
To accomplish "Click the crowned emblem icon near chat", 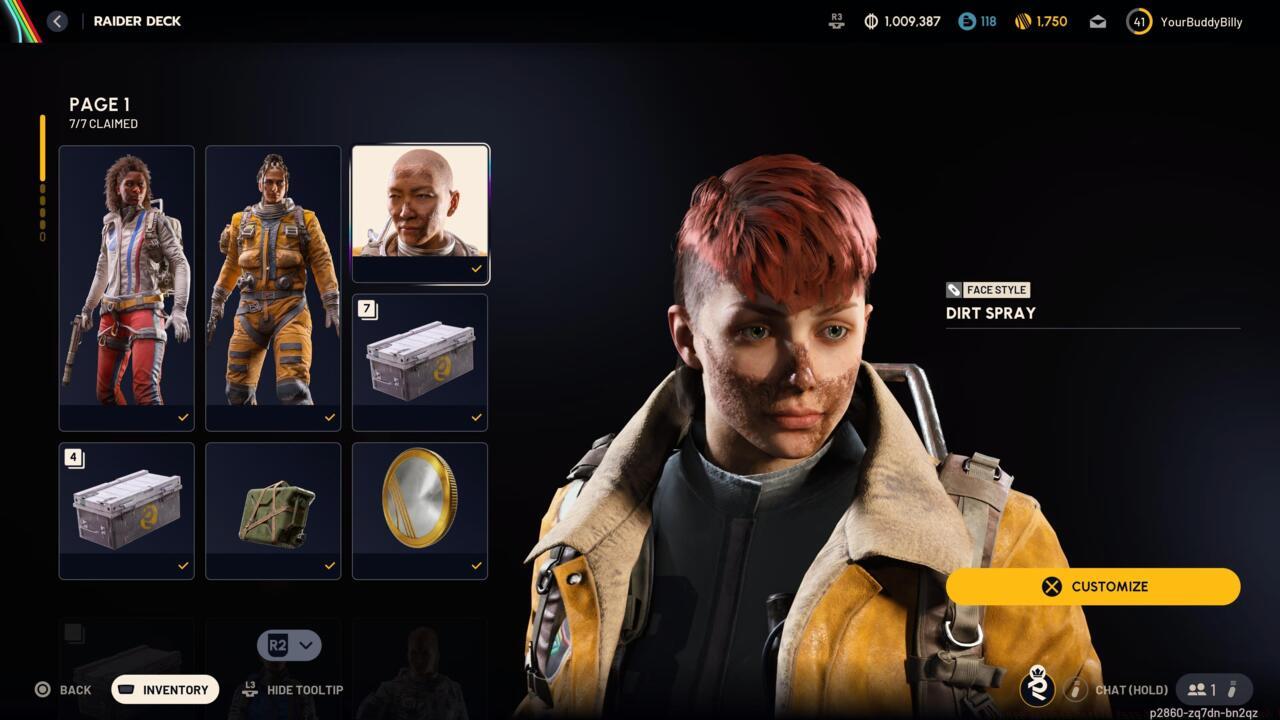I will point(1035,689).
